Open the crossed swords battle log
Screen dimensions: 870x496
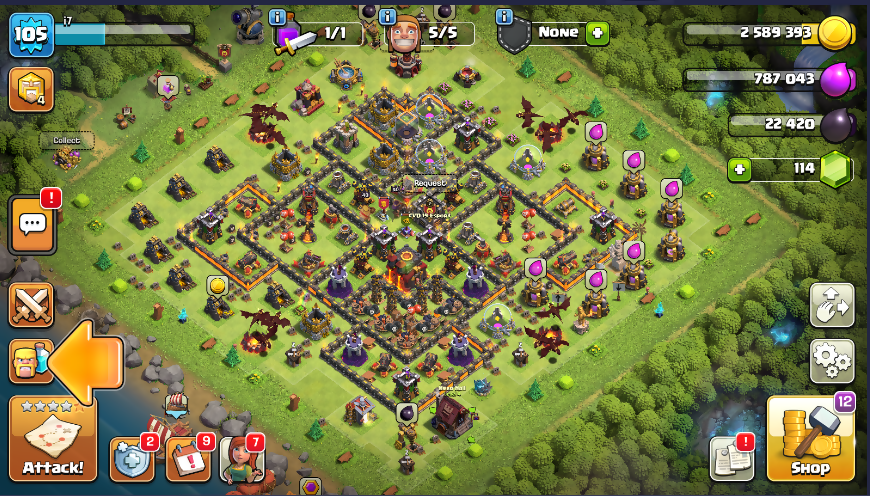31,305
